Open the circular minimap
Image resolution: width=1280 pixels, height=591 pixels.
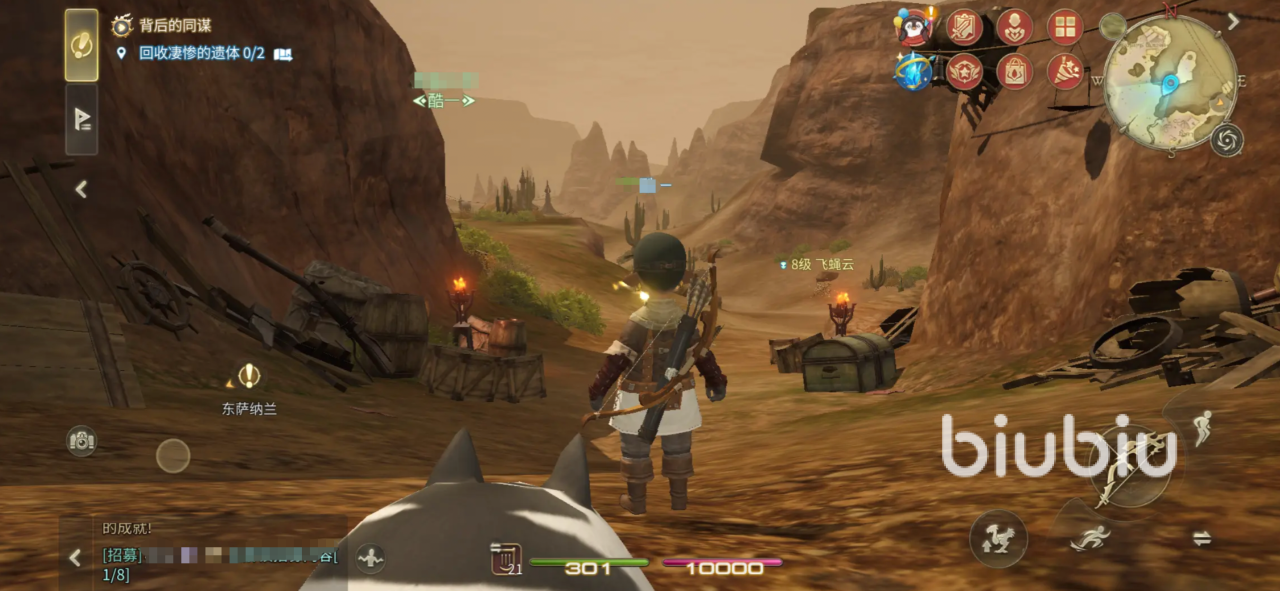point(1170,82)
